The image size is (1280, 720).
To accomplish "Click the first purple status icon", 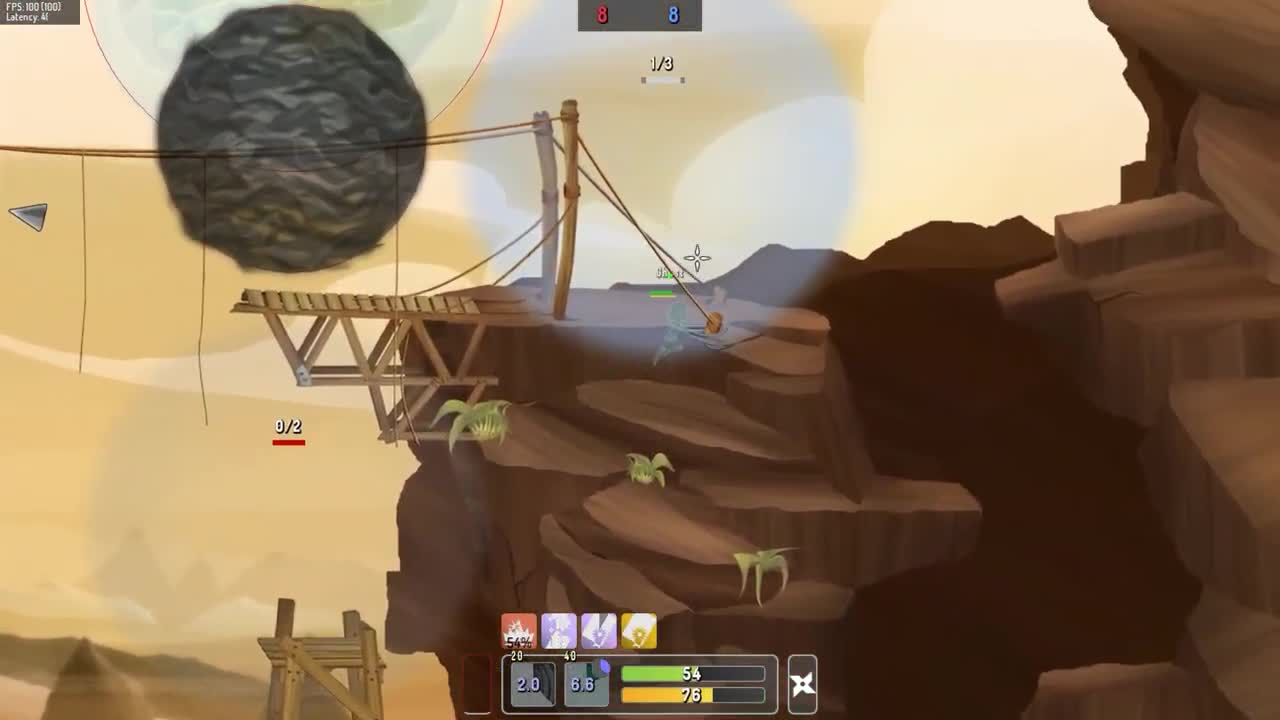I will point(559,632).
